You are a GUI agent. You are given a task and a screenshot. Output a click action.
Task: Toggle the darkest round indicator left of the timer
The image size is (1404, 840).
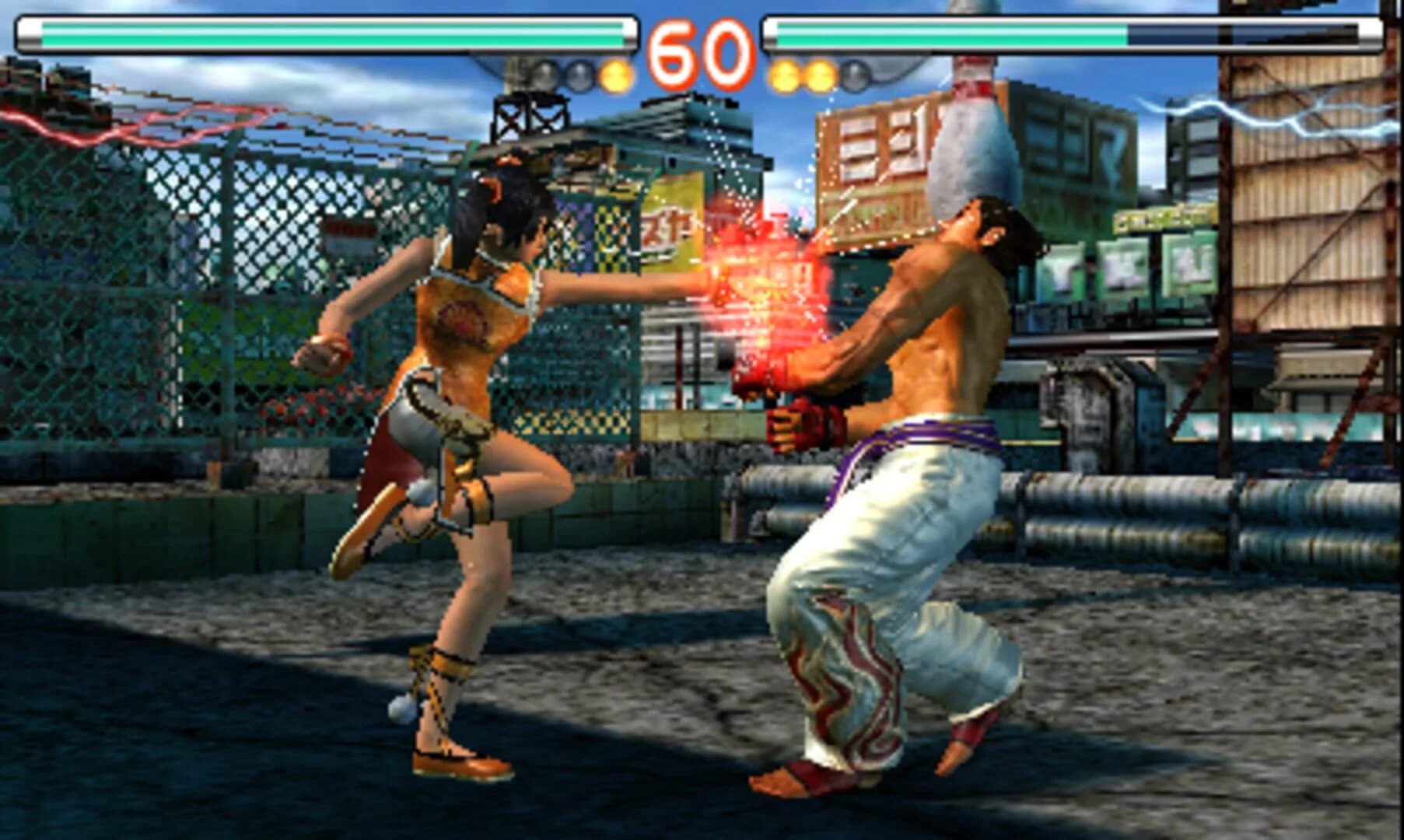coord(542,75)
